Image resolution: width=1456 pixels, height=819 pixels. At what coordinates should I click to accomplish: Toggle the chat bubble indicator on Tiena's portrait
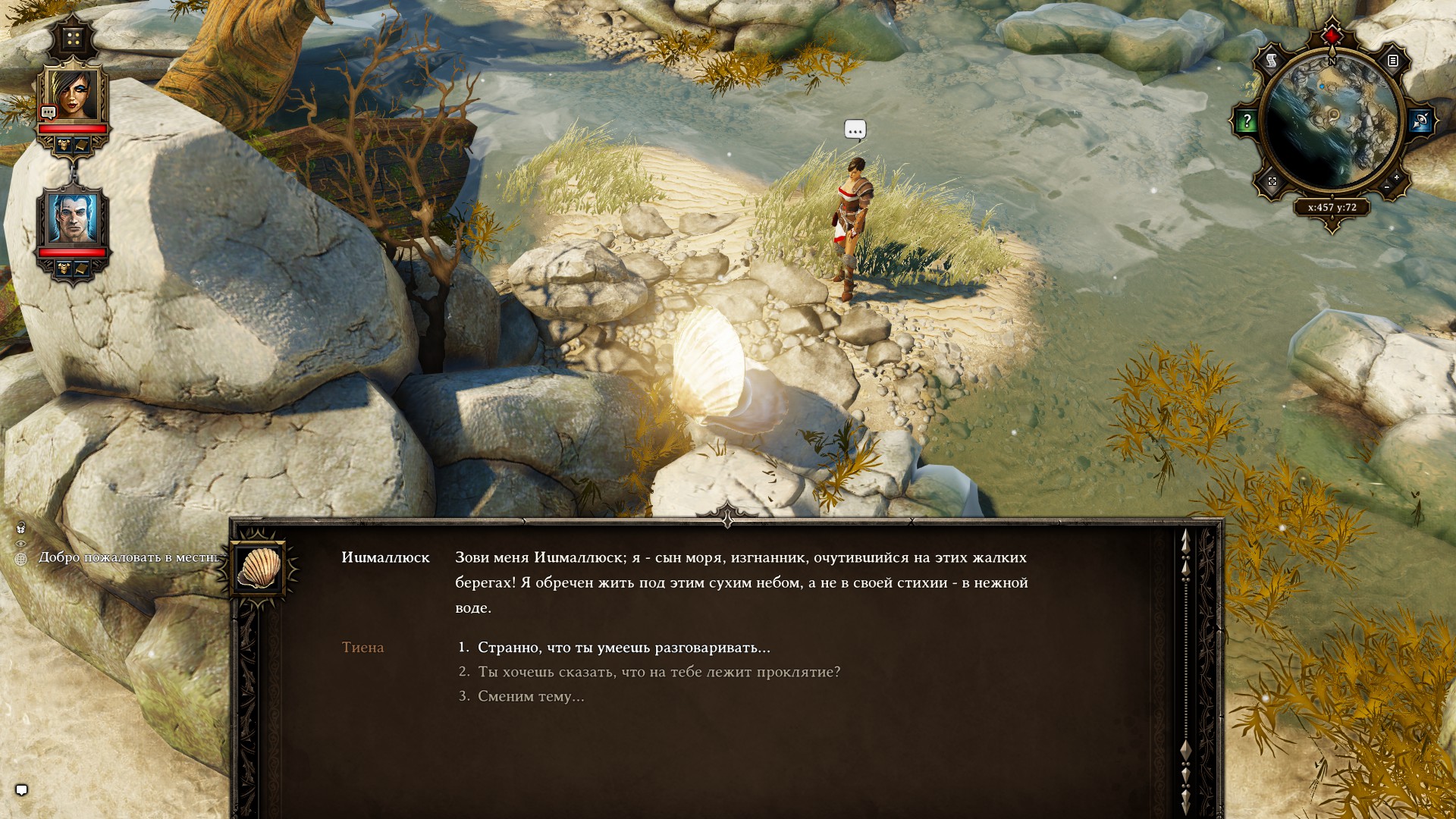click(48, 111)
